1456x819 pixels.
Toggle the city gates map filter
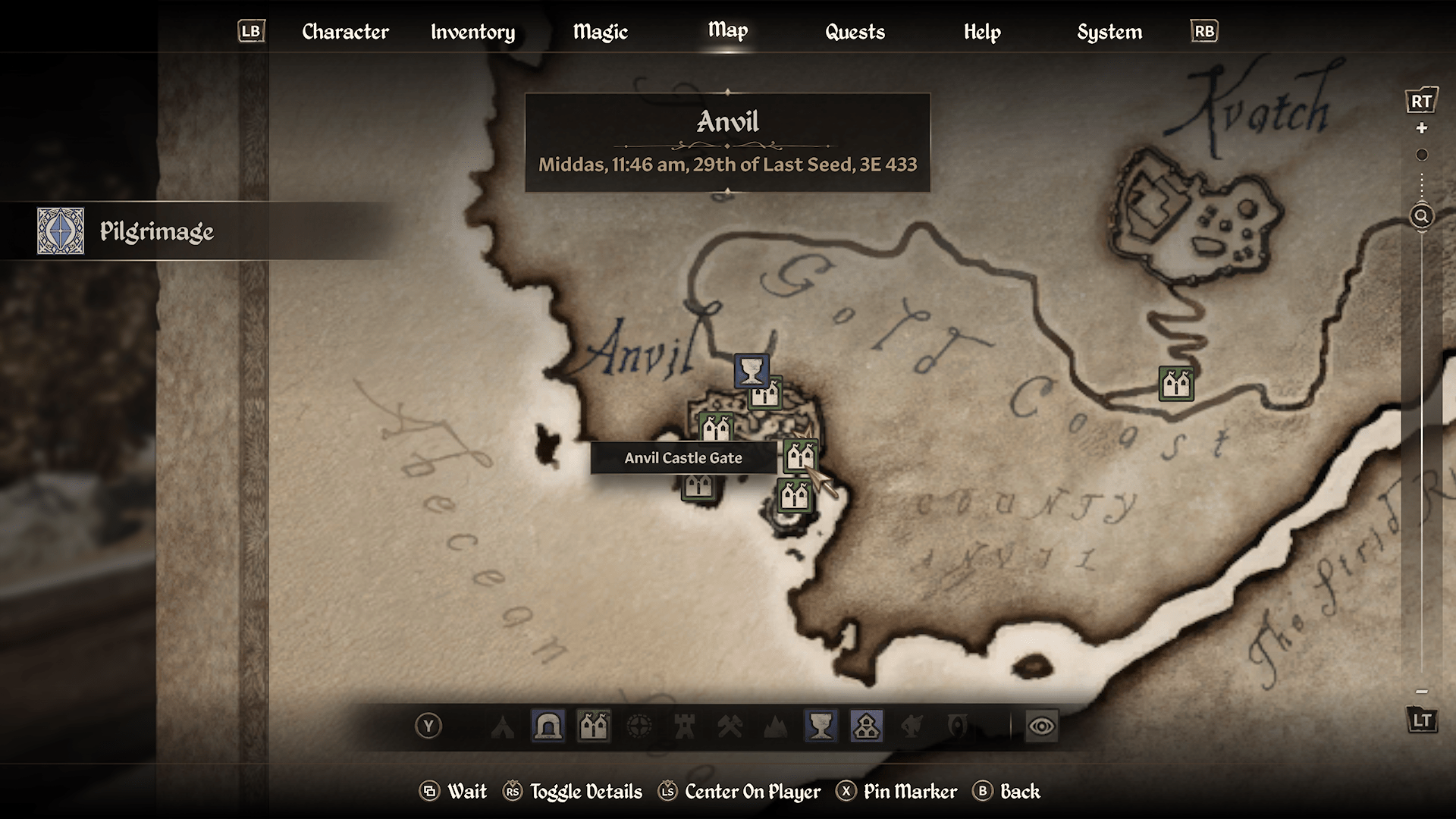[594, 726]
